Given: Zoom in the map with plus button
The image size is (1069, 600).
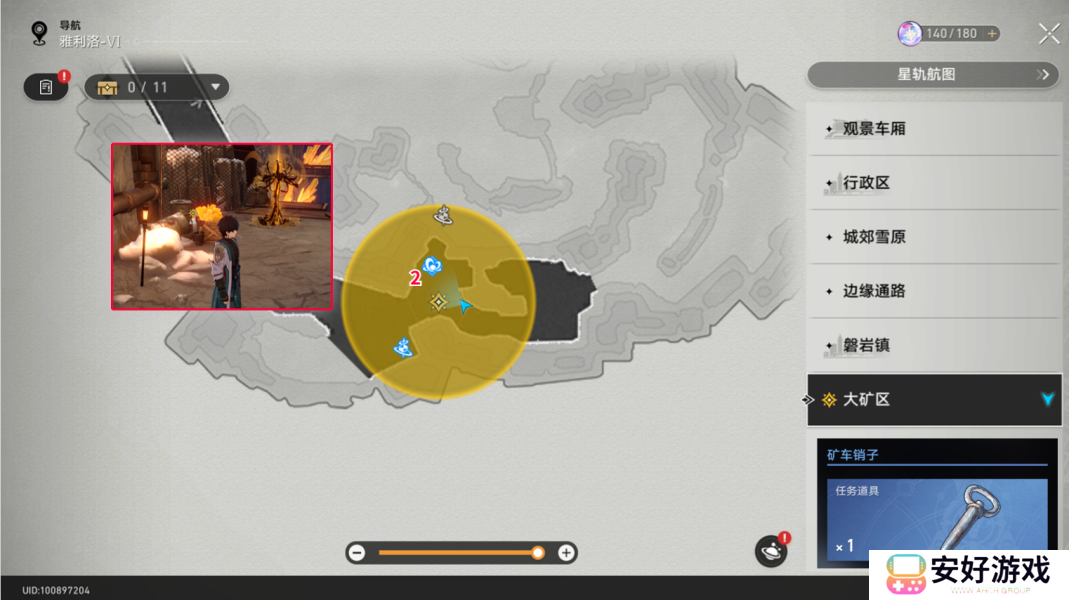Looking at the screenshot, I should click(567, 552).
